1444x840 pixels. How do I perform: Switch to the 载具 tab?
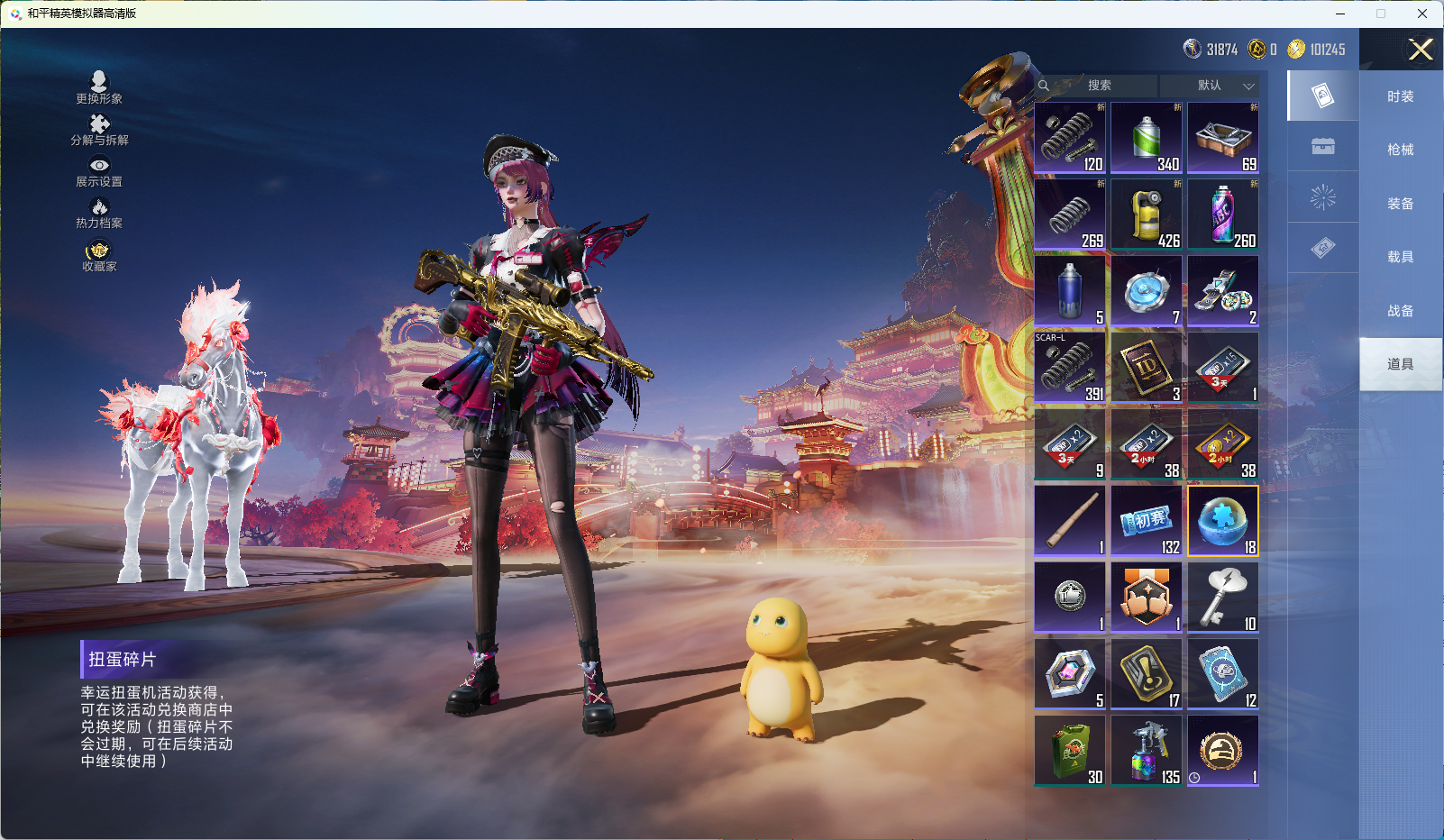[1400, 257]
